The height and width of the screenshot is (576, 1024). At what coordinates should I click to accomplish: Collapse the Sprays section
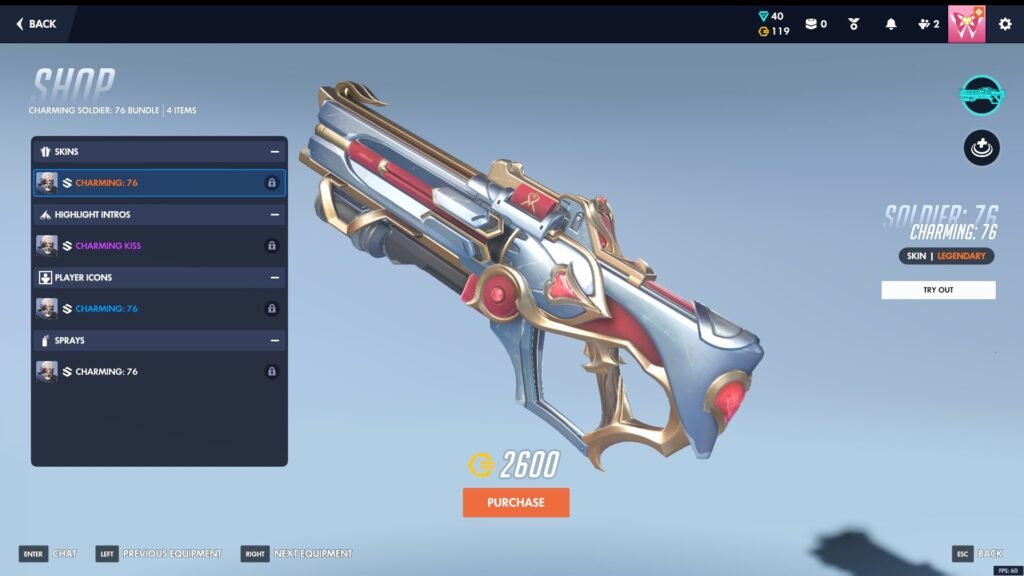point(274,341)
